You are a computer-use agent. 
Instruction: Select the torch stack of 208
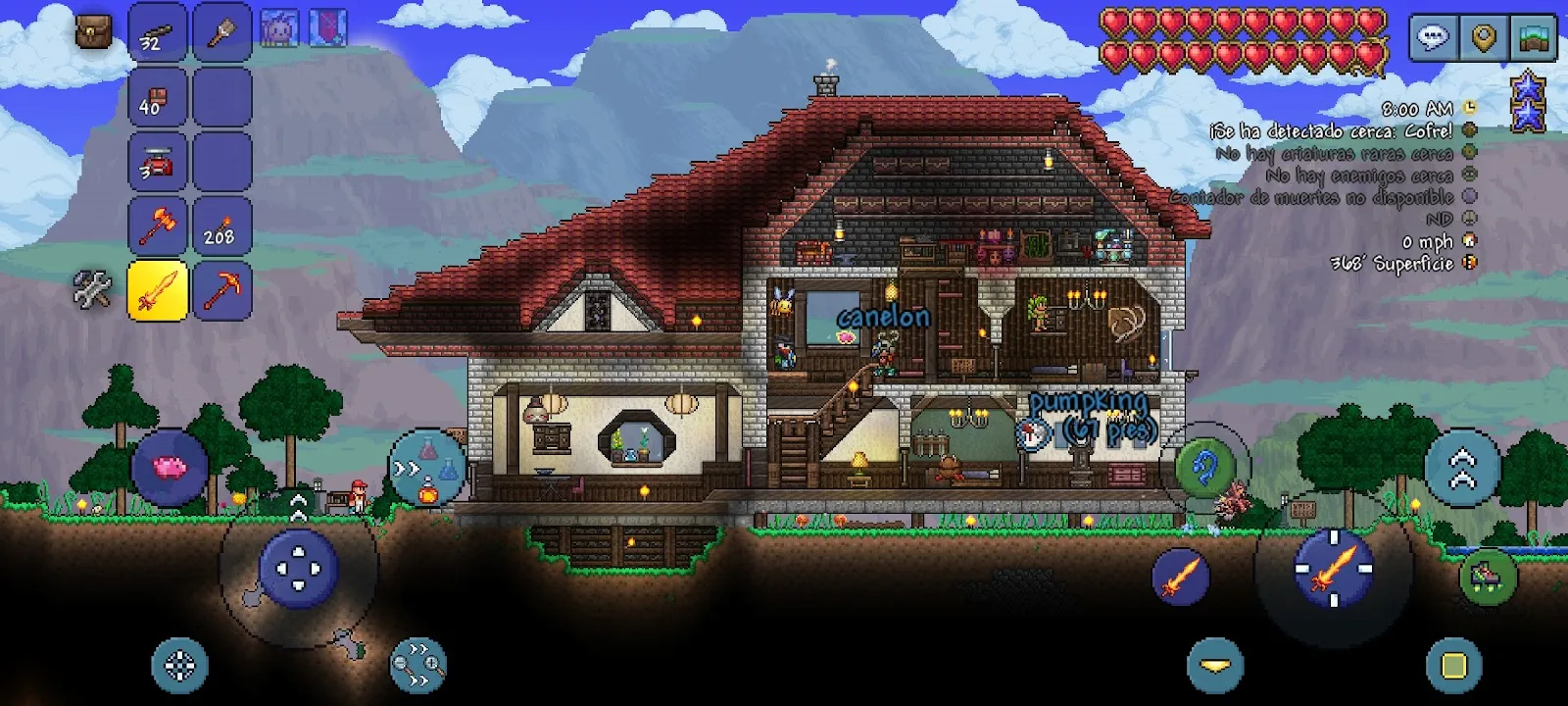click(221, 226)
